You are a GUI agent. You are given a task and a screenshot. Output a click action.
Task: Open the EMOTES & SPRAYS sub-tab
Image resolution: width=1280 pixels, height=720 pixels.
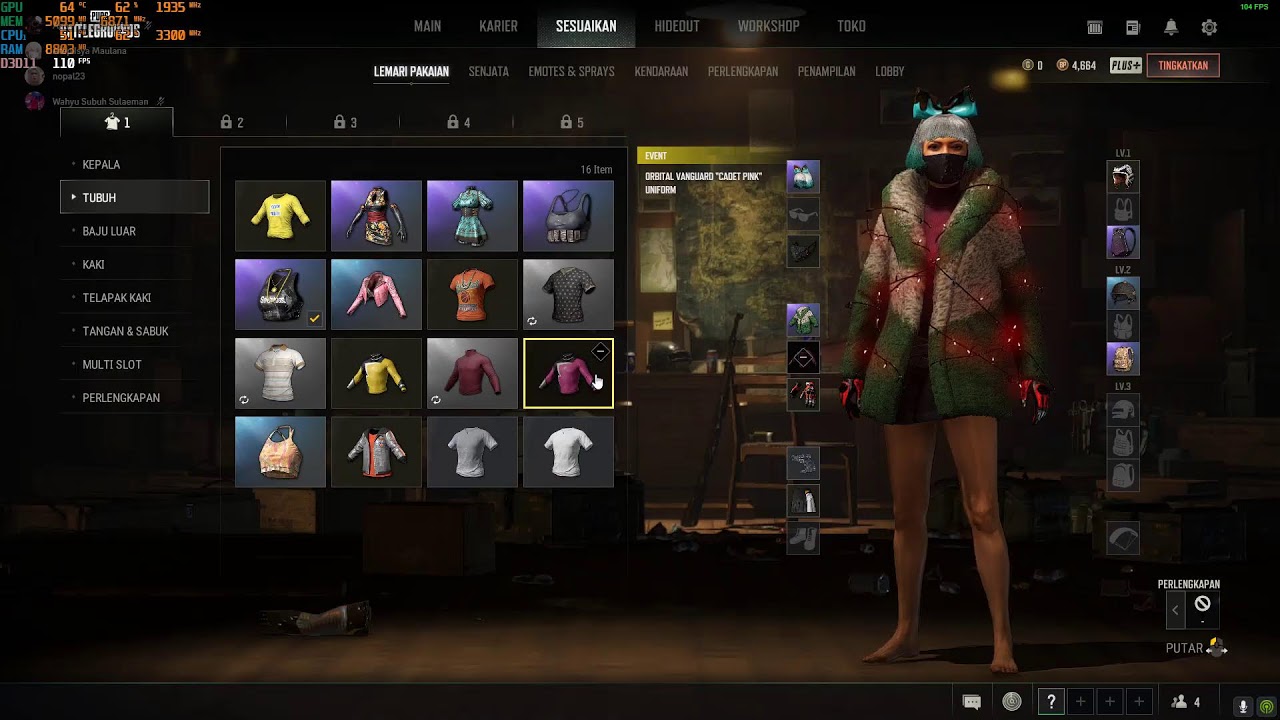(571, 72)
